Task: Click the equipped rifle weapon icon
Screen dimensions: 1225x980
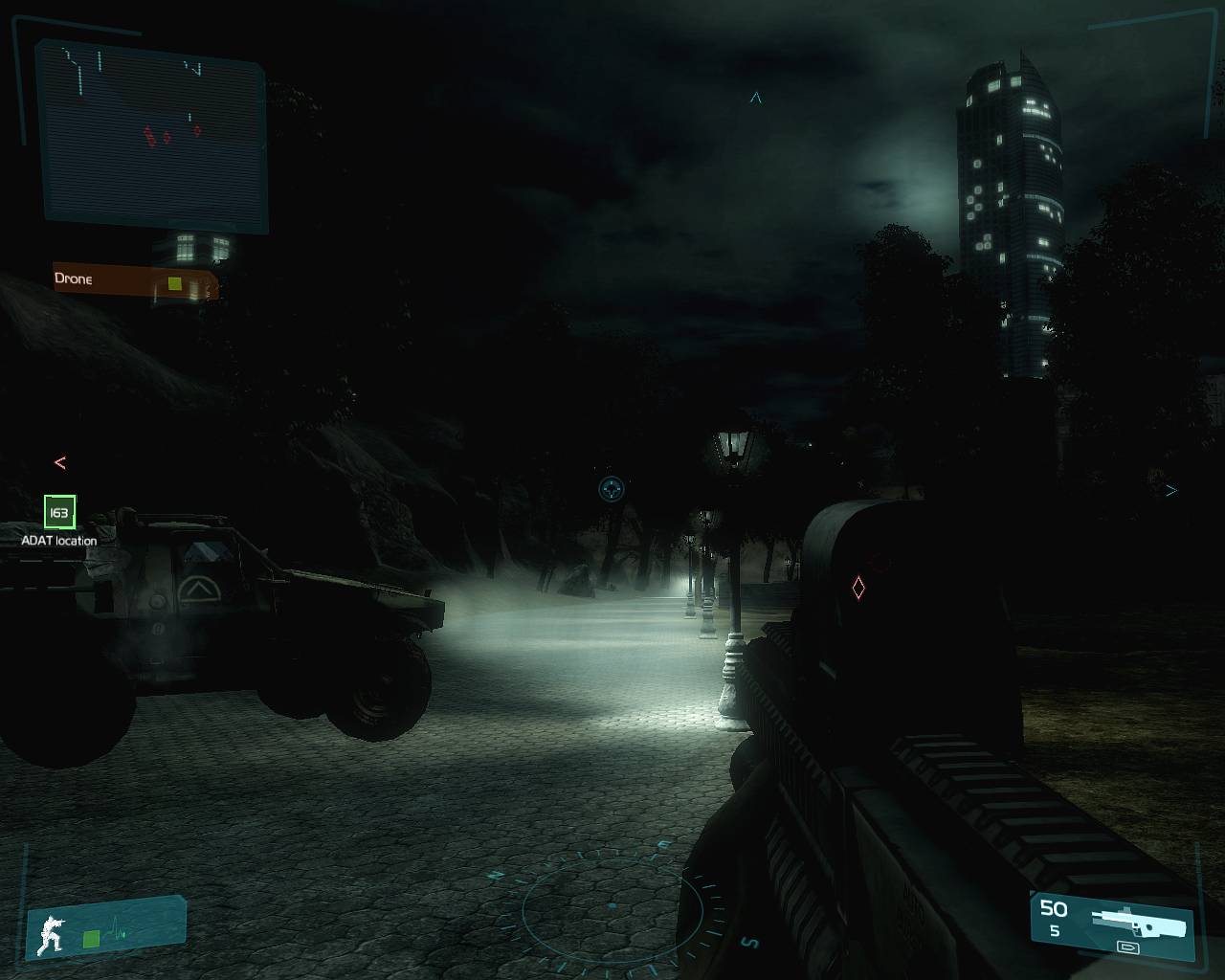Action: pos(1139,923)
